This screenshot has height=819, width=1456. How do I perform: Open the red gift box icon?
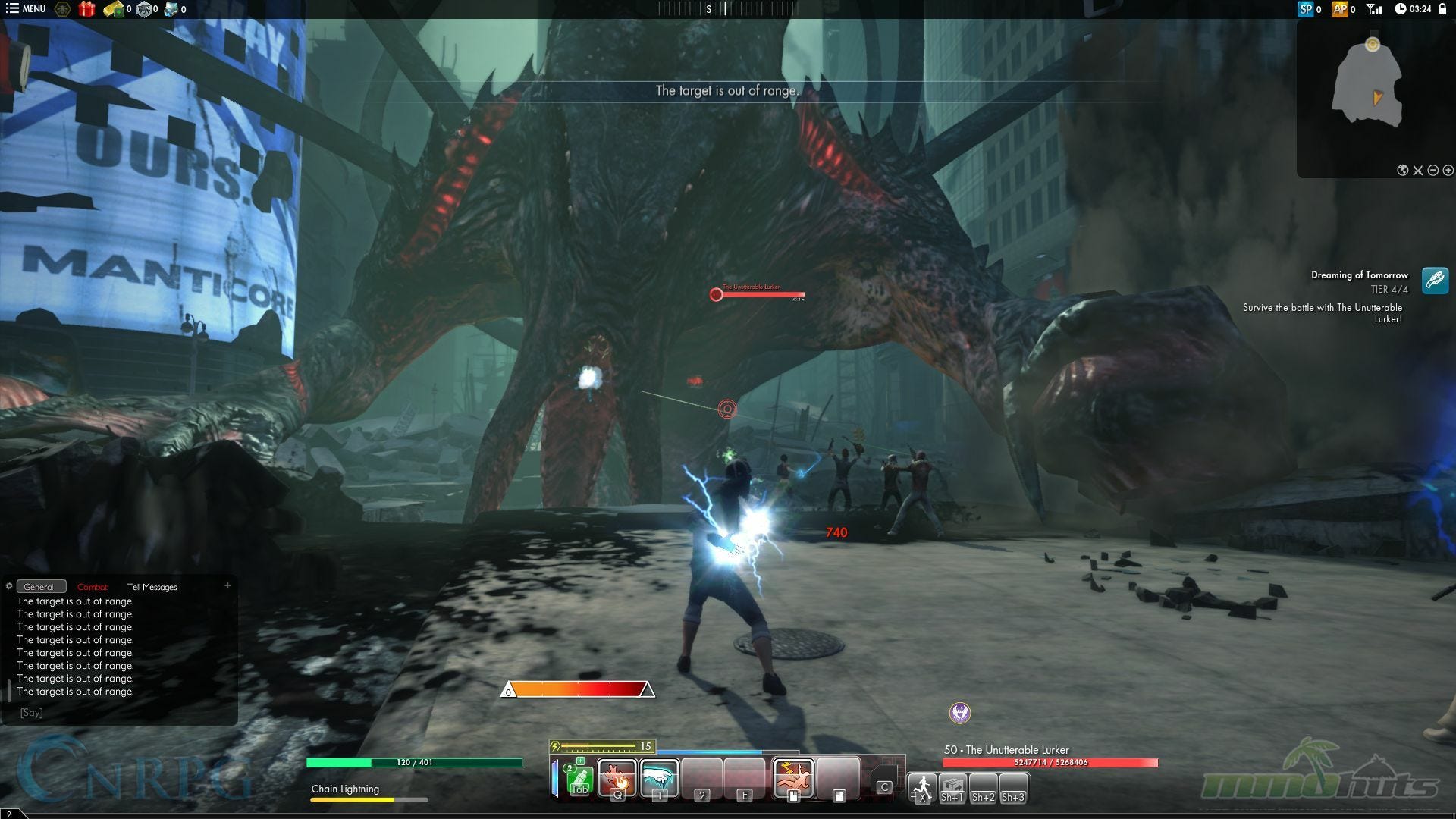(x=87, y=9)
